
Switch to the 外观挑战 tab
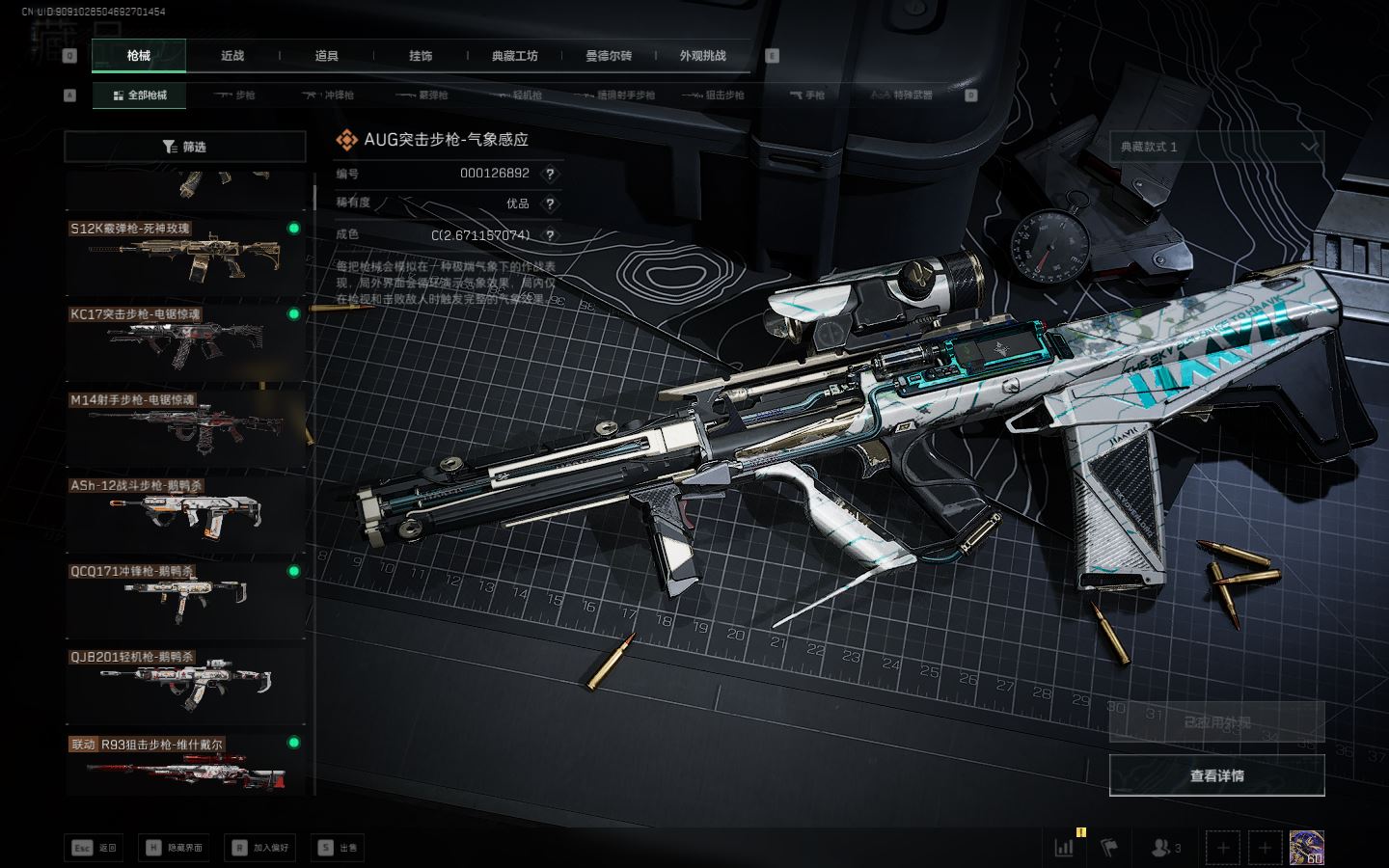(x=702, y=56)
